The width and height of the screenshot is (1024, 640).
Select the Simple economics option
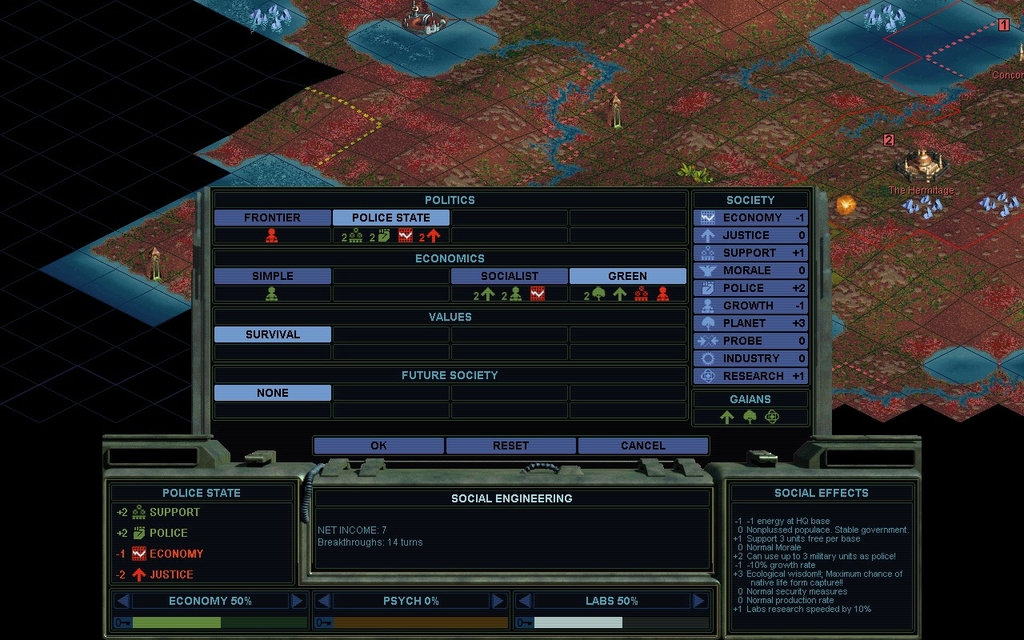[x=272, y=276]
